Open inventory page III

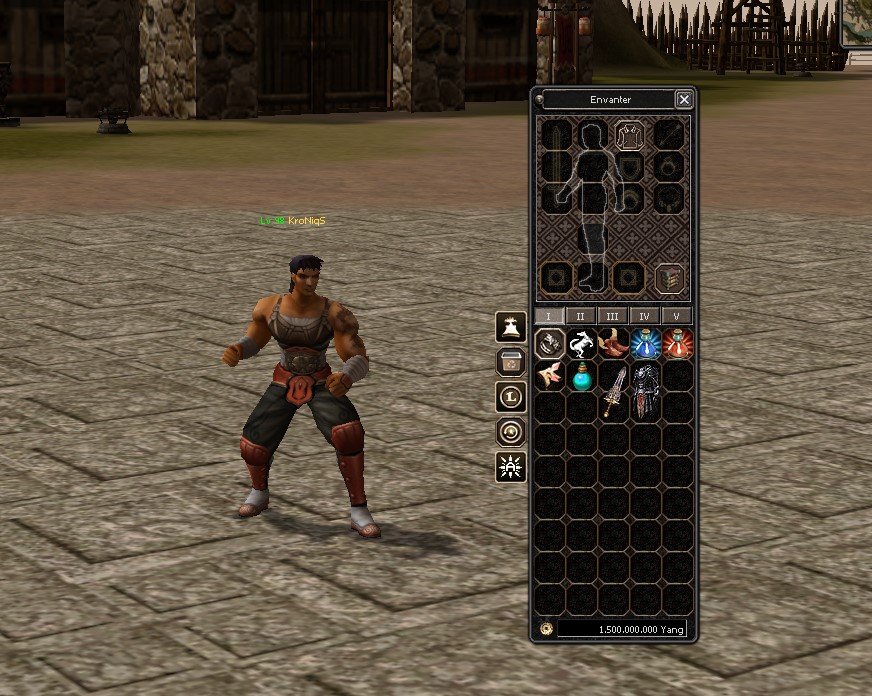pyautogui.click(x=612, y=316)
